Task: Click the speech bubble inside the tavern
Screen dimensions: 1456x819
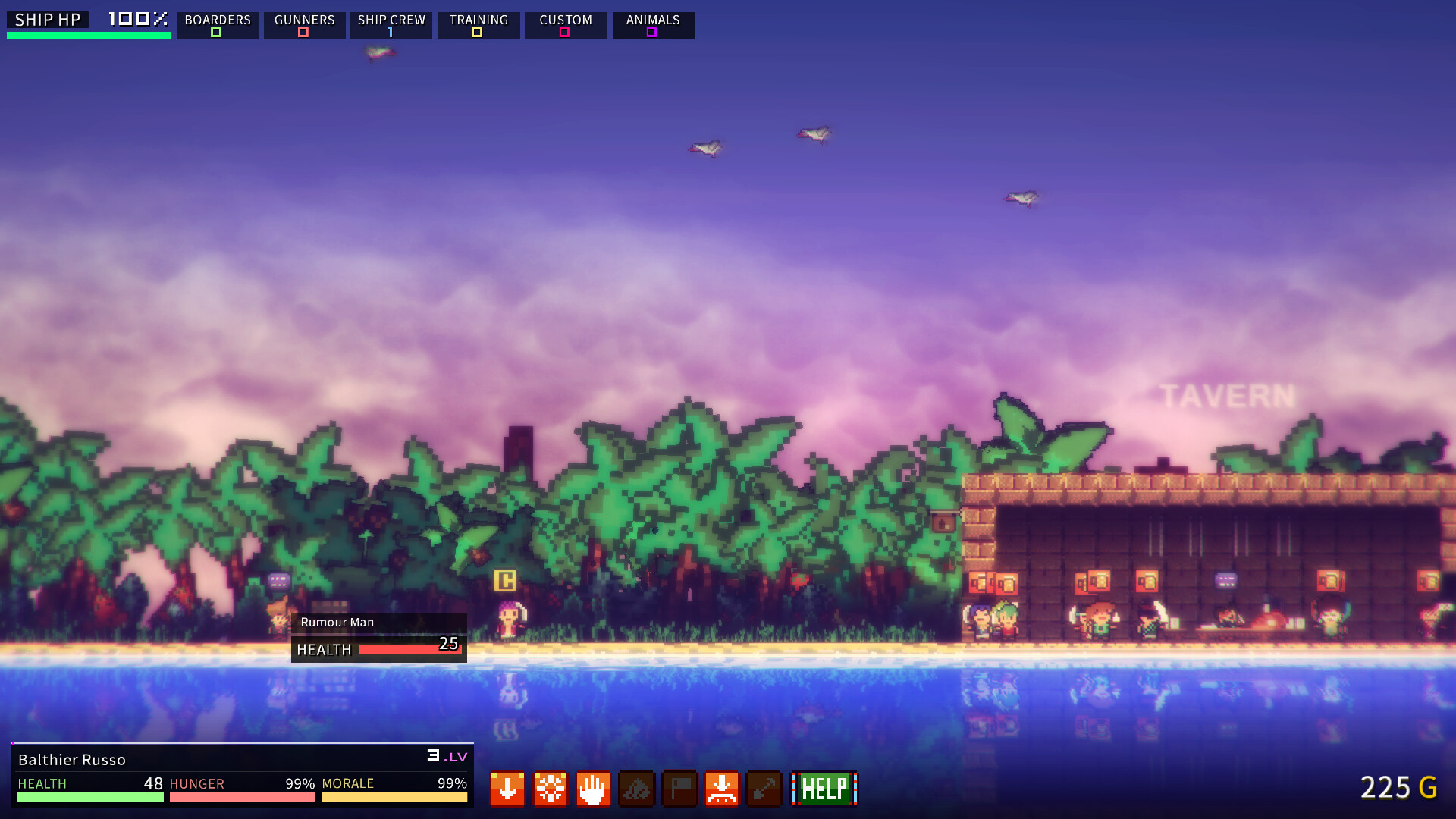Action: [x=1225, y=580]
